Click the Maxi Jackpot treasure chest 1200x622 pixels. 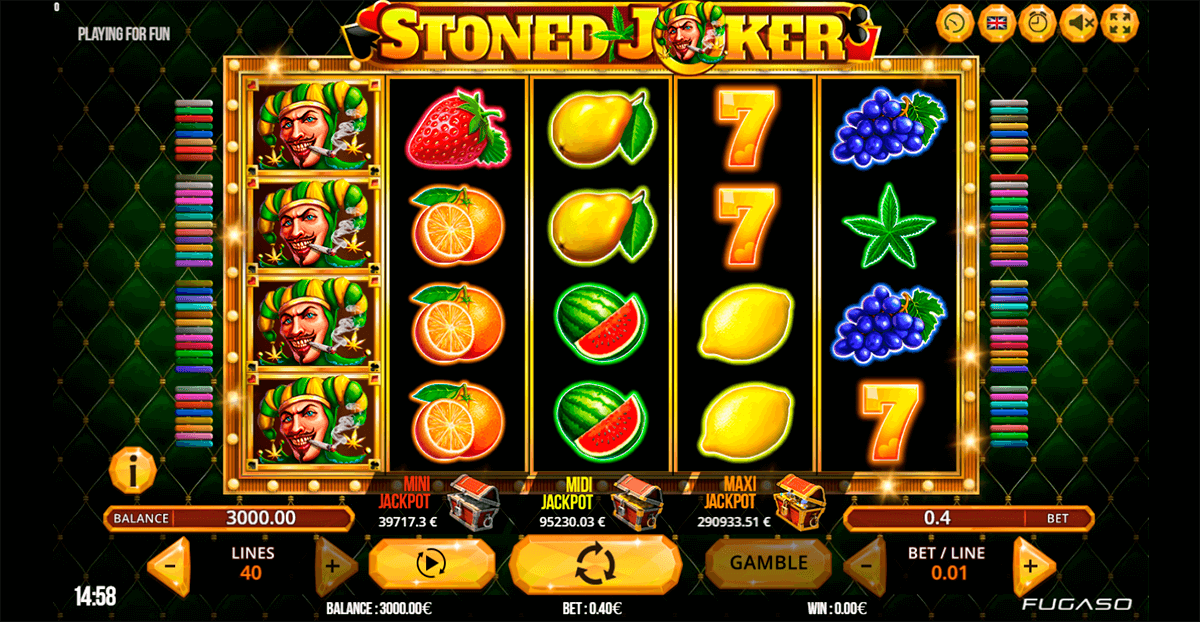(x=798, y=500)
